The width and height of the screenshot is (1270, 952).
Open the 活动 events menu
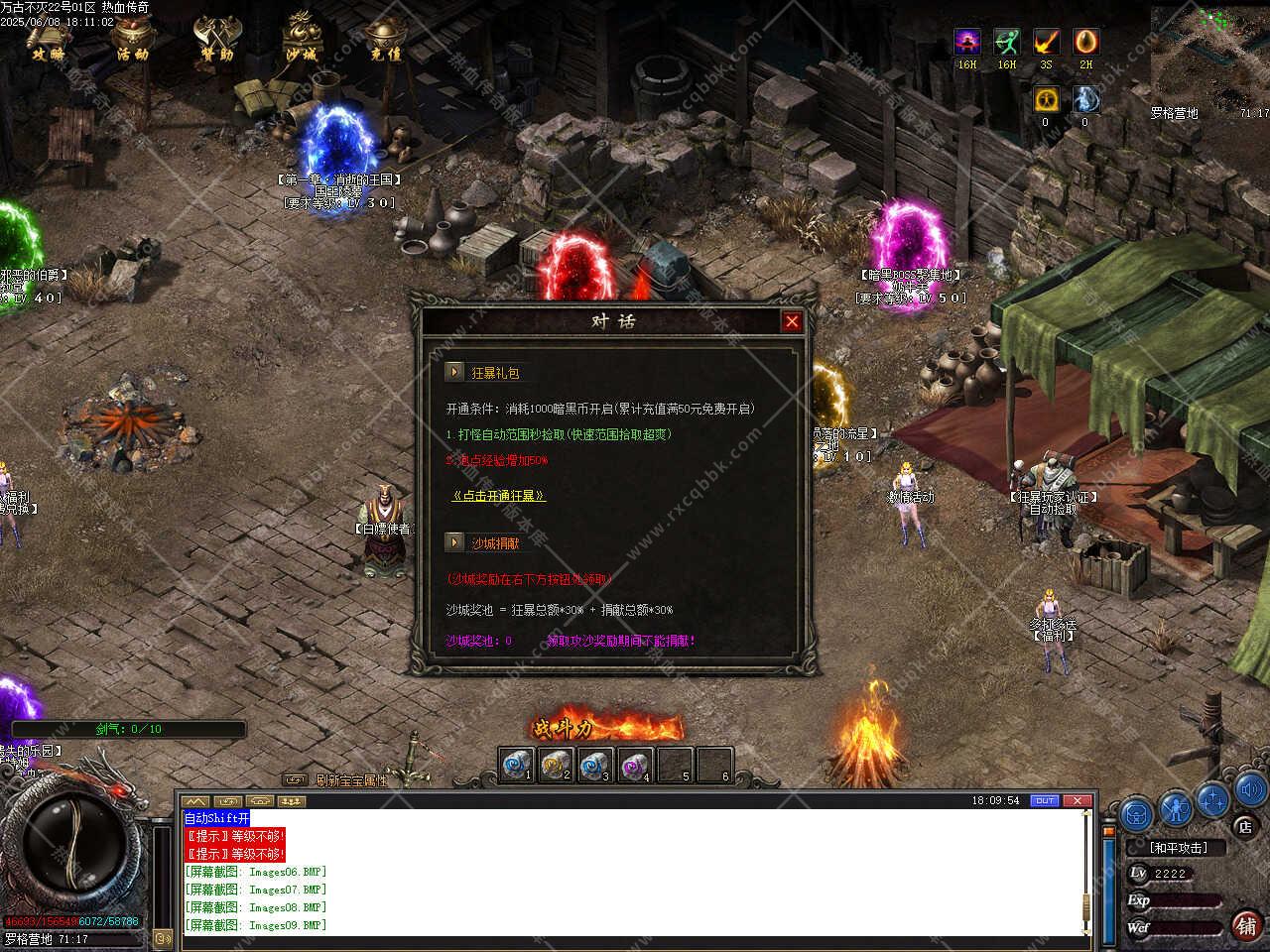[132, 40]
